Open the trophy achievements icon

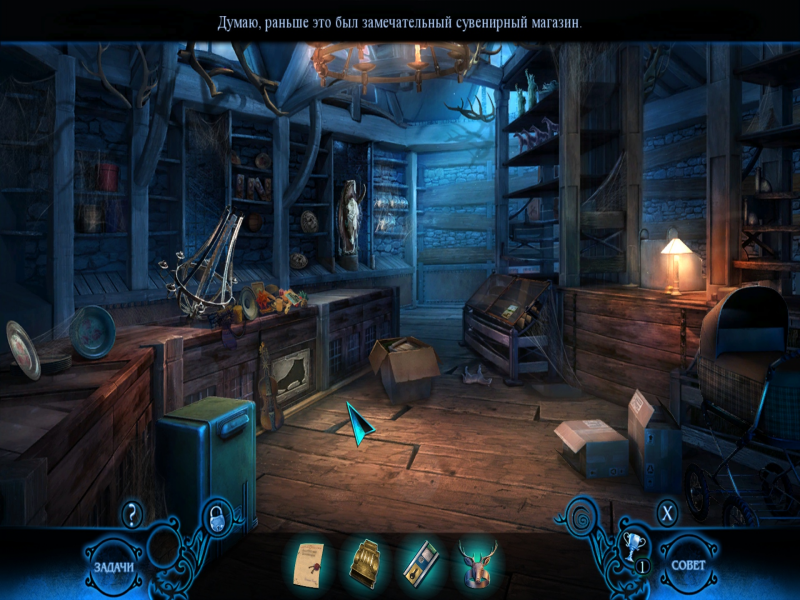(631, 546)
